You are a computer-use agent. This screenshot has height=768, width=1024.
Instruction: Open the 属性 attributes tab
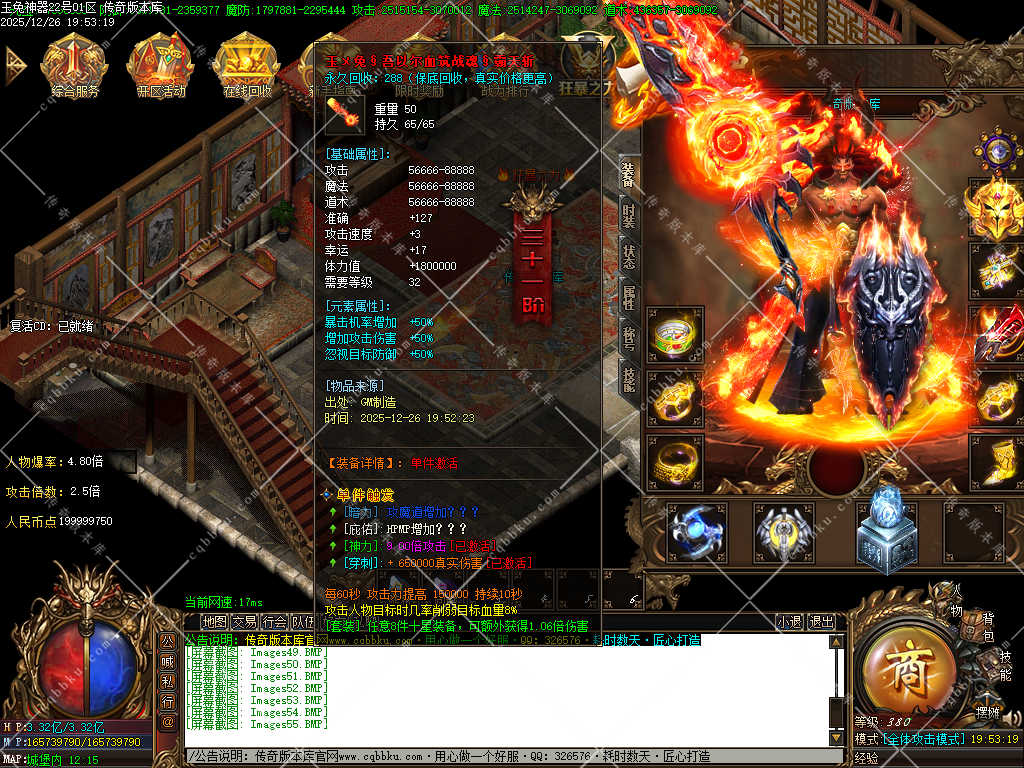628,298
